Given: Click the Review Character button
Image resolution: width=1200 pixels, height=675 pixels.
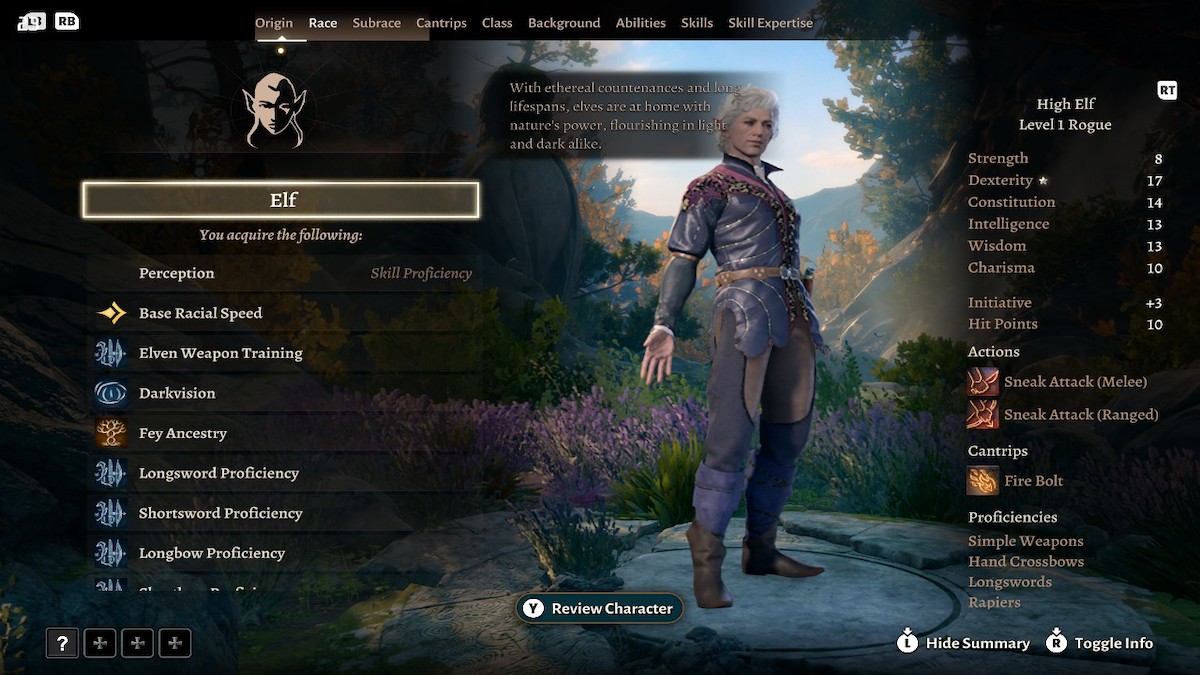Looking at the screenshot, I should (x=600, y=608).
